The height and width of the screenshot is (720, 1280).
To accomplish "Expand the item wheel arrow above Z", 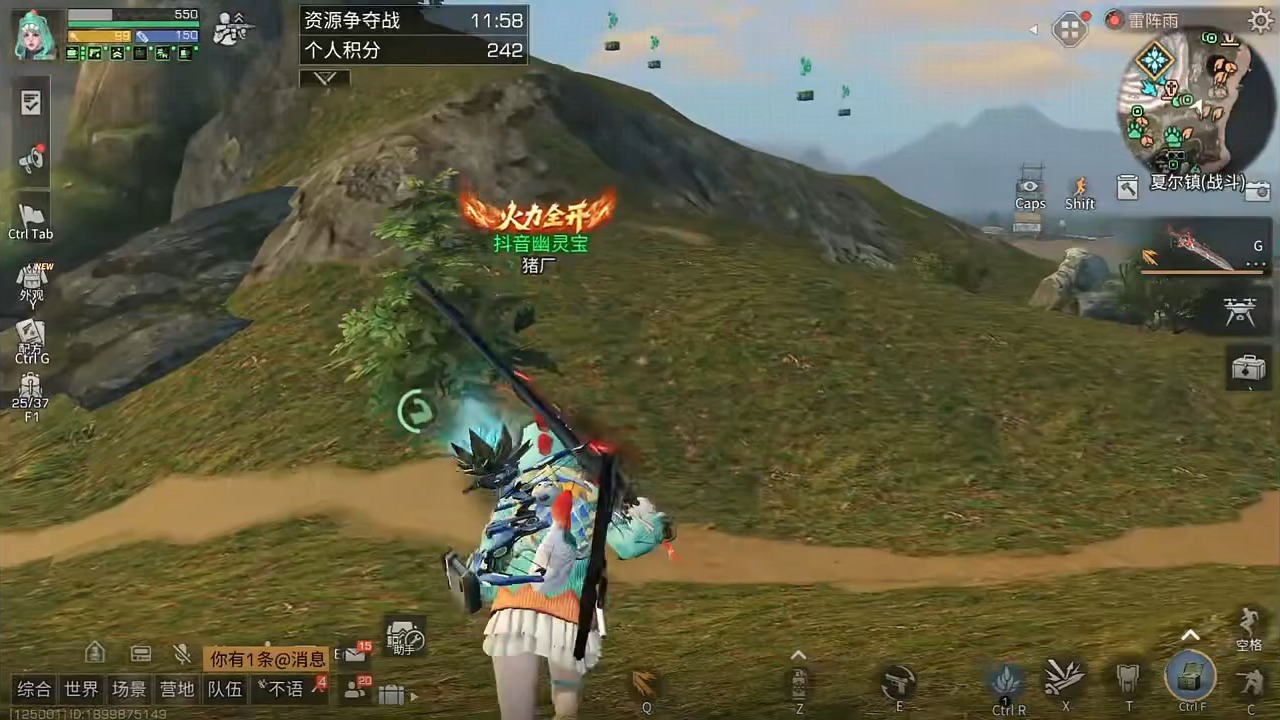I will [798, 655].
